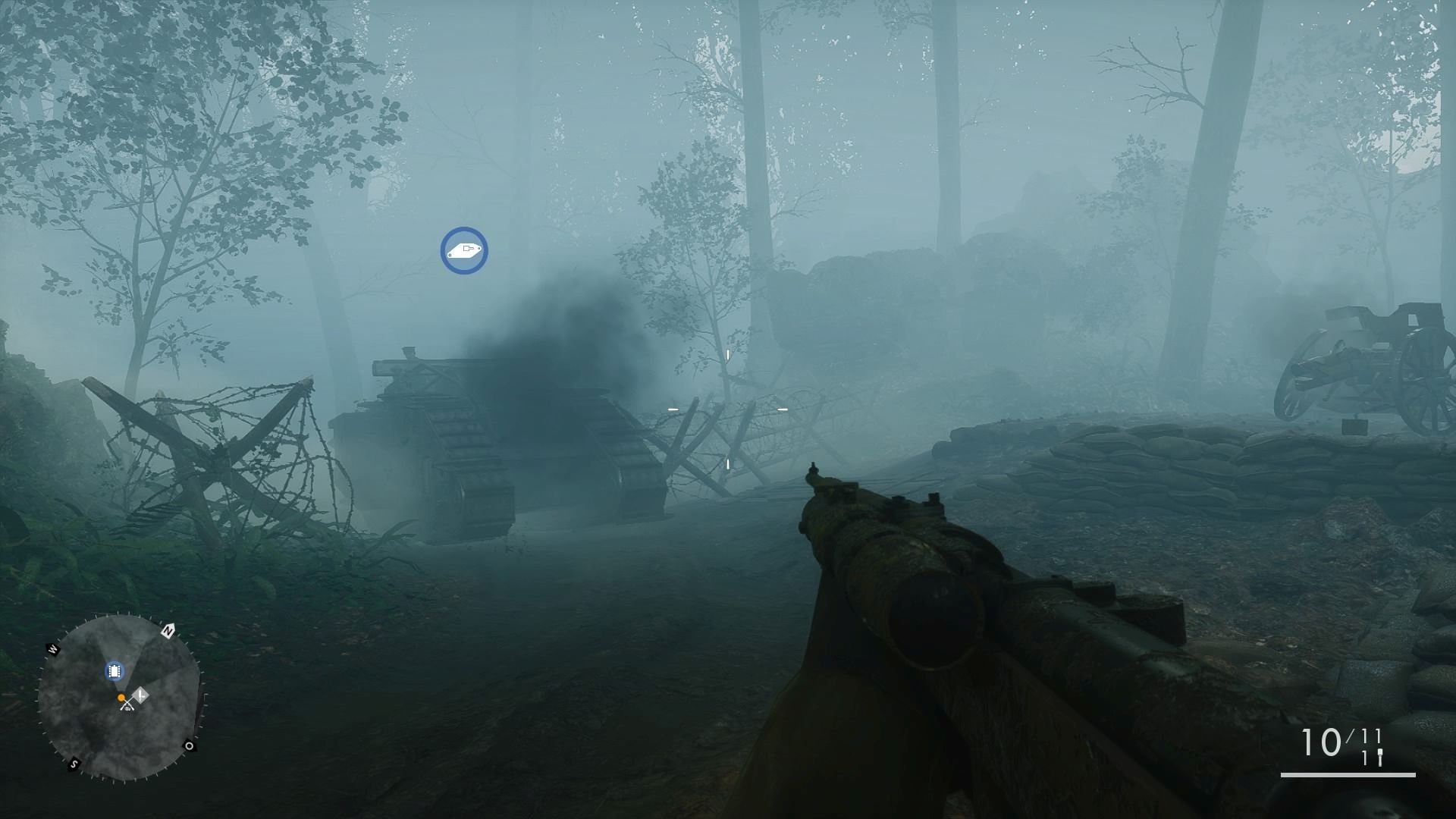Select the O compass marker on the minimap

tap(190, 746)
